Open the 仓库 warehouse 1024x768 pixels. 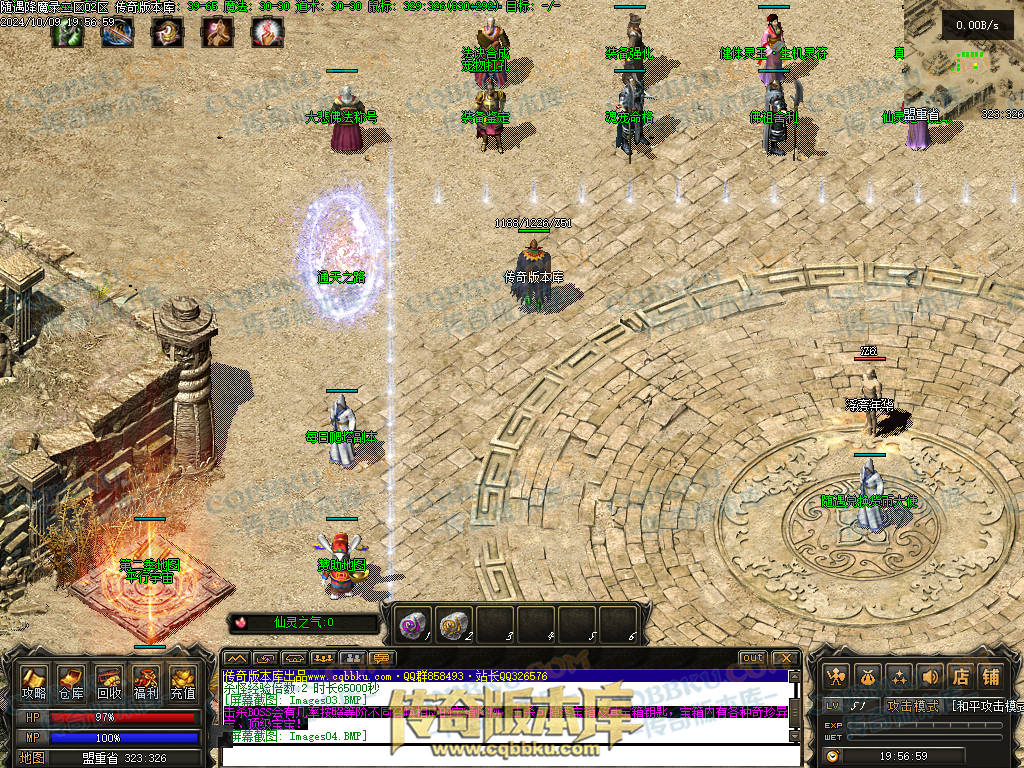[x=71, y=683]
